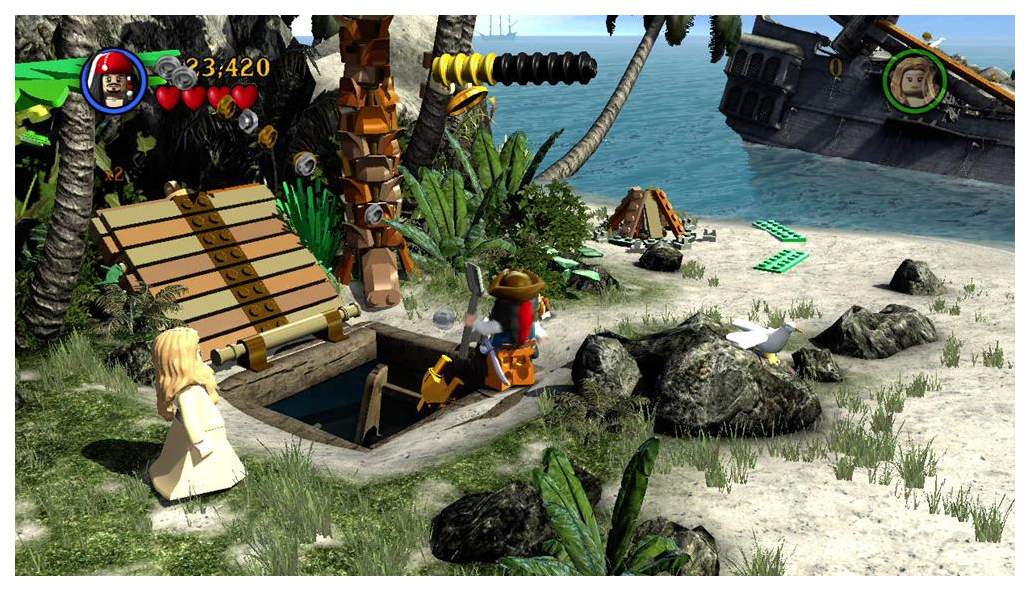Select the Jack Sparrow character portrait
1030x591 pixels.
(x=113, y=81)
